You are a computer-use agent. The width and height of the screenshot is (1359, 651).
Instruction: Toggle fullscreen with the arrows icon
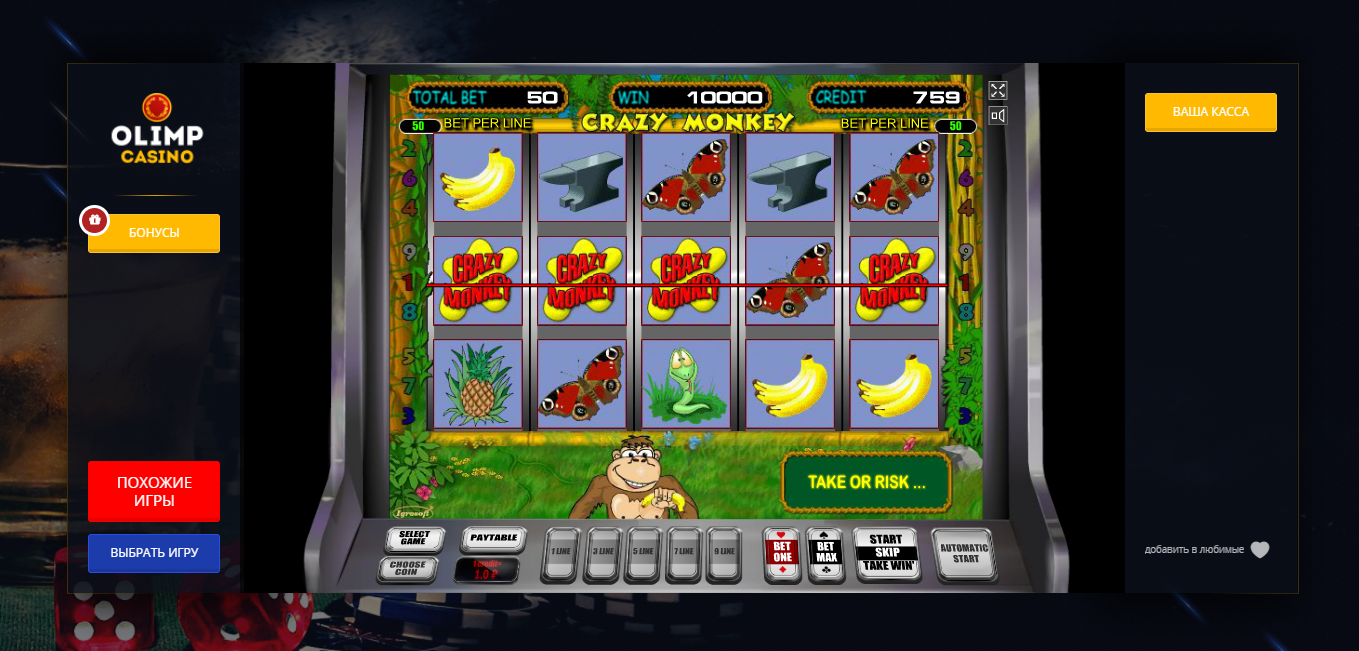[x=997, y=90]
